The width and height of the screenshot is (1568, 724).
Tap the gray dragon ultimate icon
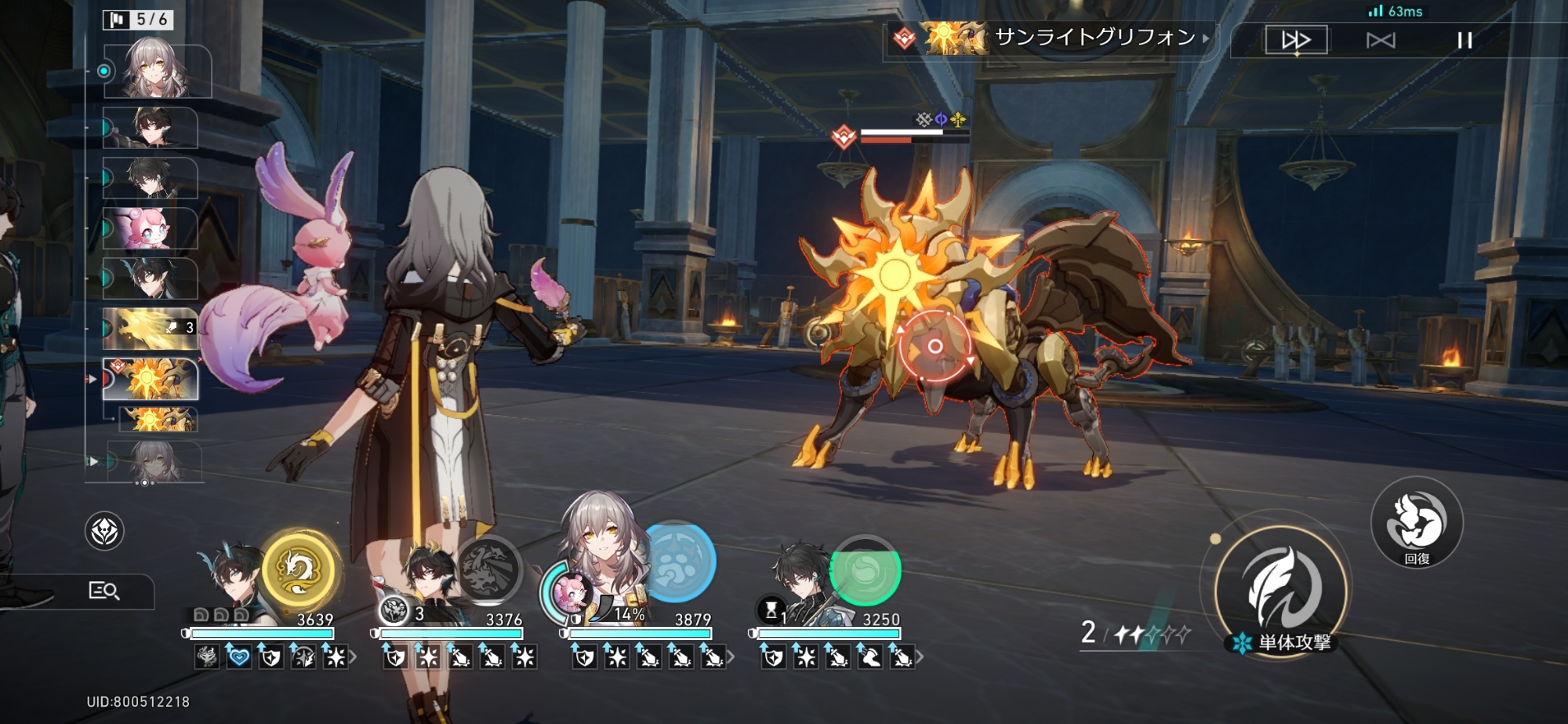(488, 570)
